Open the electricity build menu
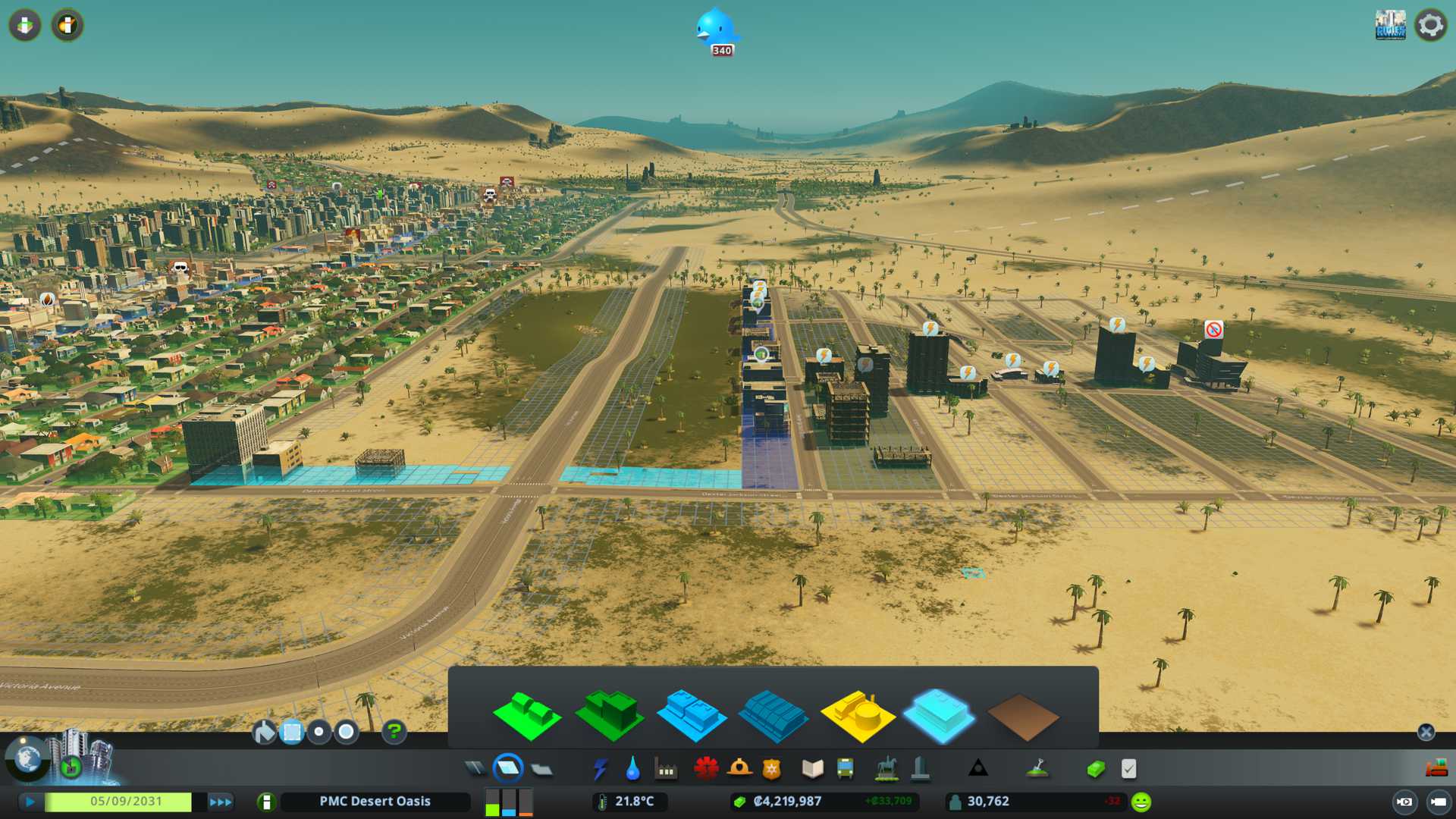Screen dimensions: 1456x819 (600, 769)
